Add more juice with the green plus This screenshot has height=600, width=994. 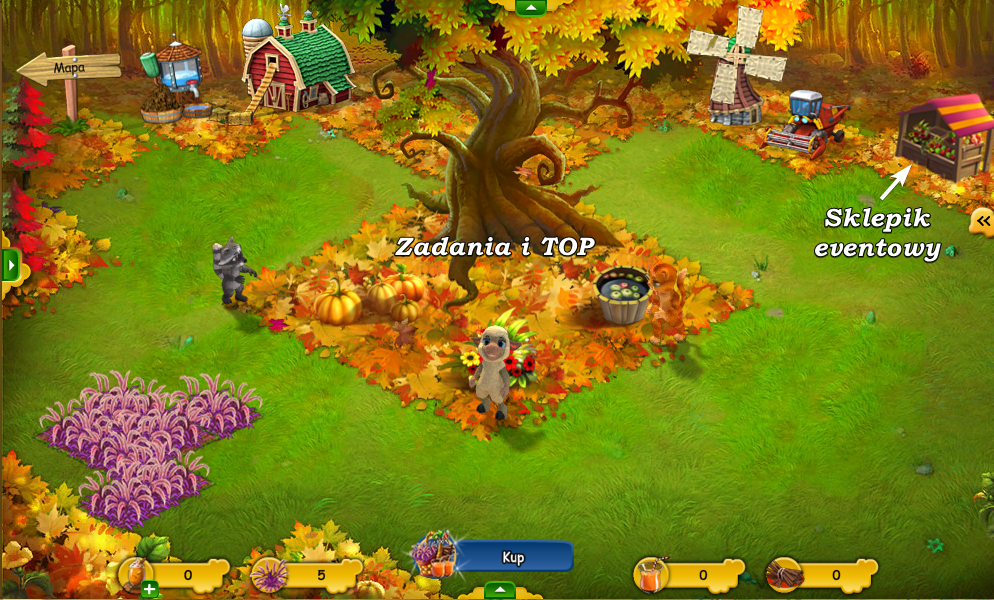149,589
